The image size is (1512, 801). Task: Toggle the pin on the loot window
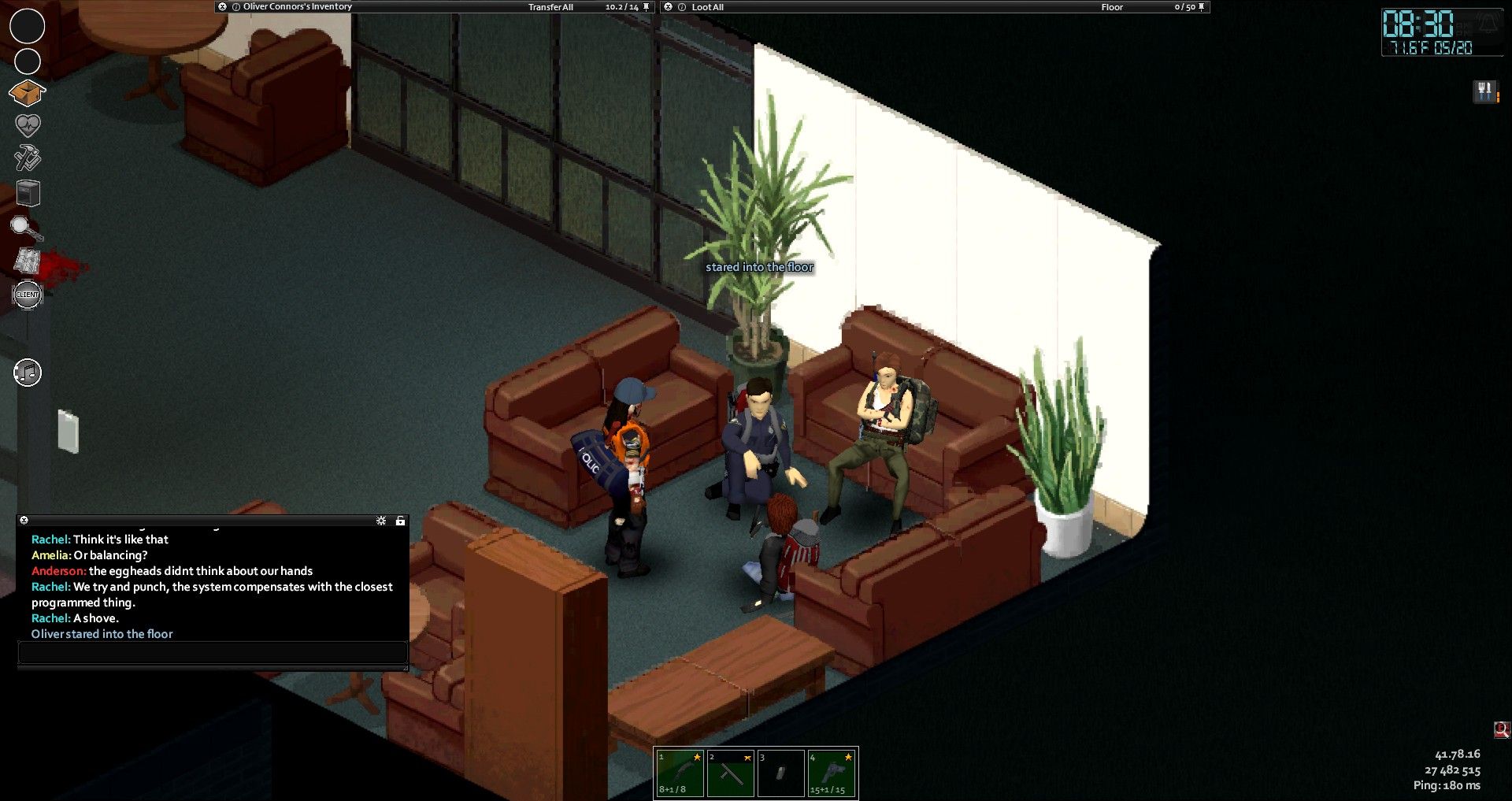1201,7
